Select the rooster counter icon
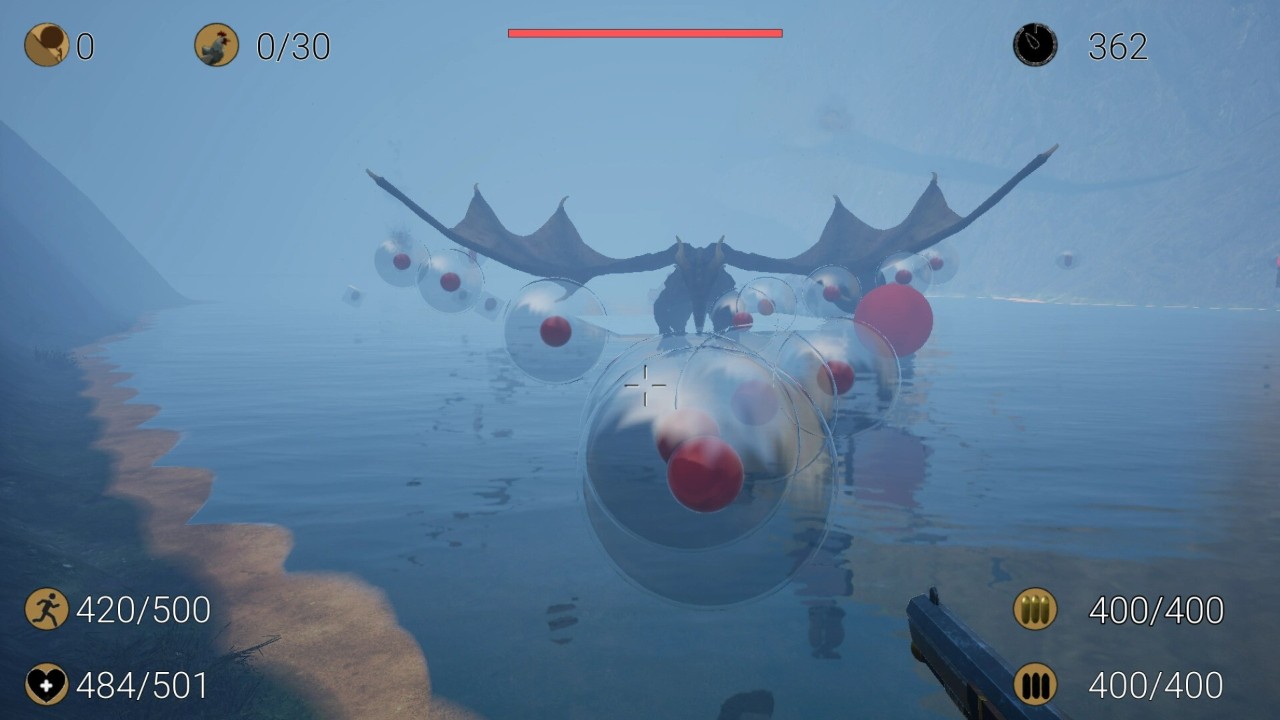The height and width of the screenshot is (720, 1280). click(x=216, y=45)
